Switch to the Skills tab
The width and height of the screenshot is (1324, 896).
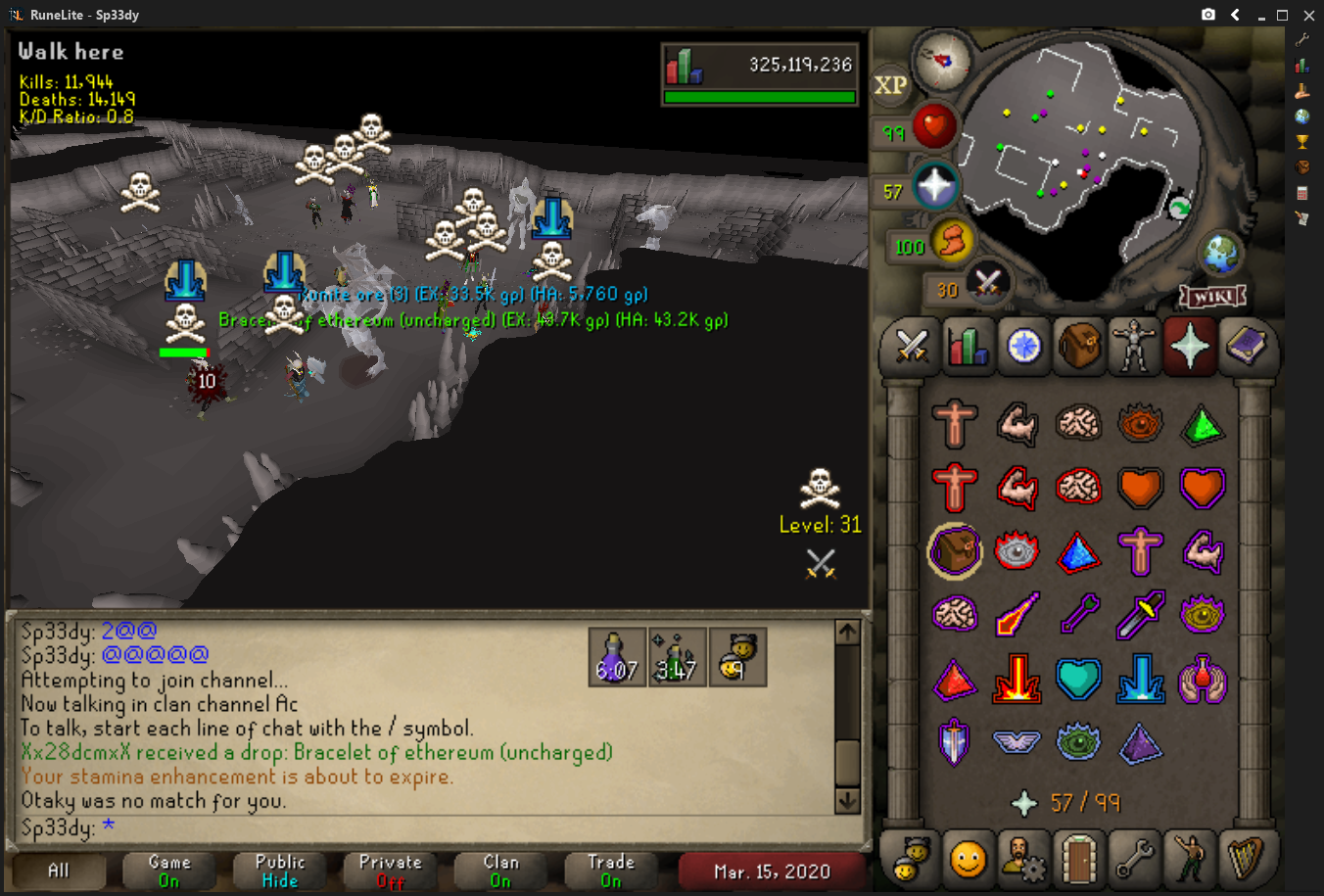pyautogui.click(x=968, y=347)
